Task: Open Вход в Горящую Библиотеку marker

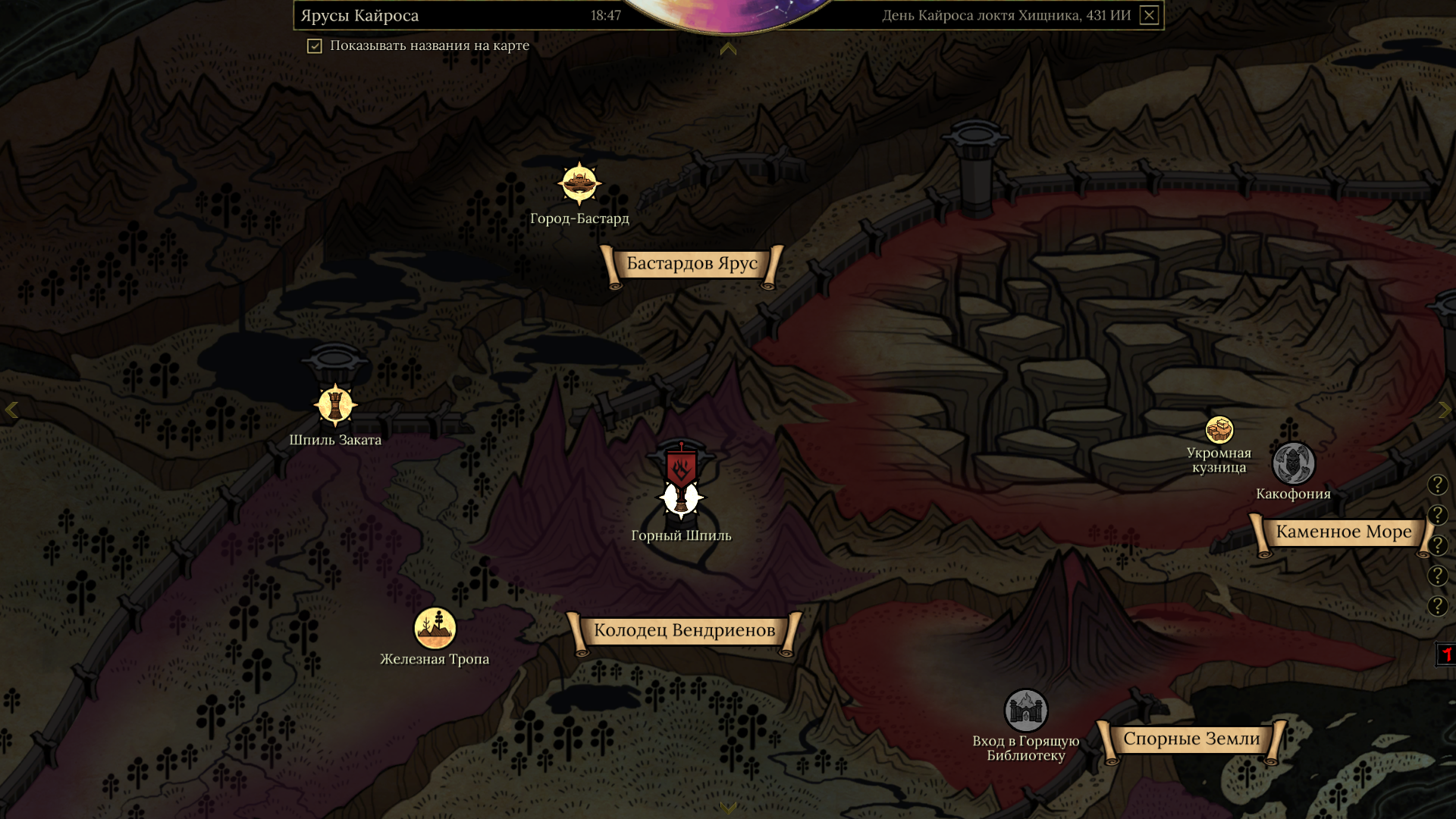Action: [x=1025, y=711]
